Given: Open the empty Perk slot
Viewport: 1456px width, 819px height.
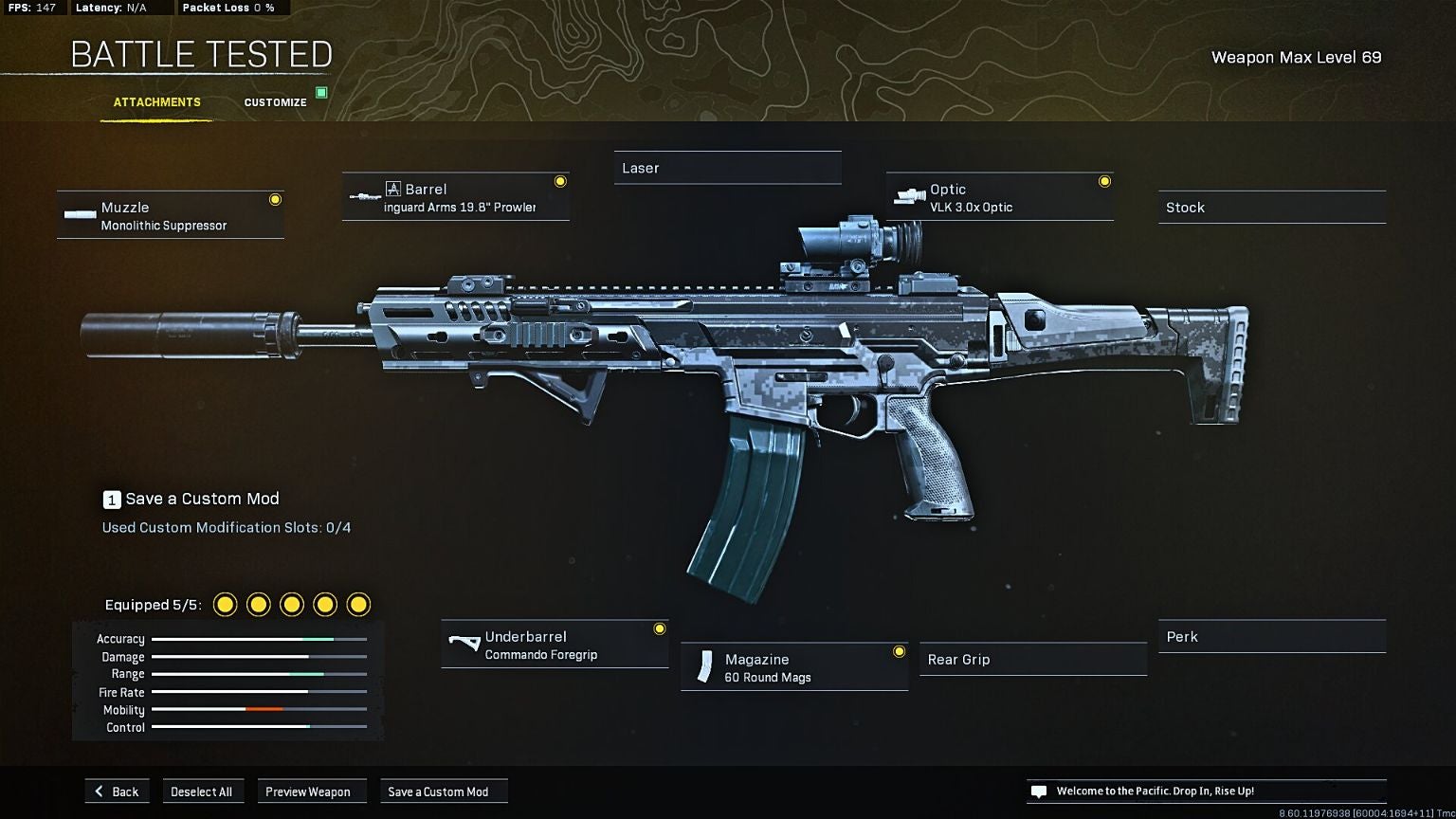Looking at the screenshot, I should click(x=1271, y=637).
